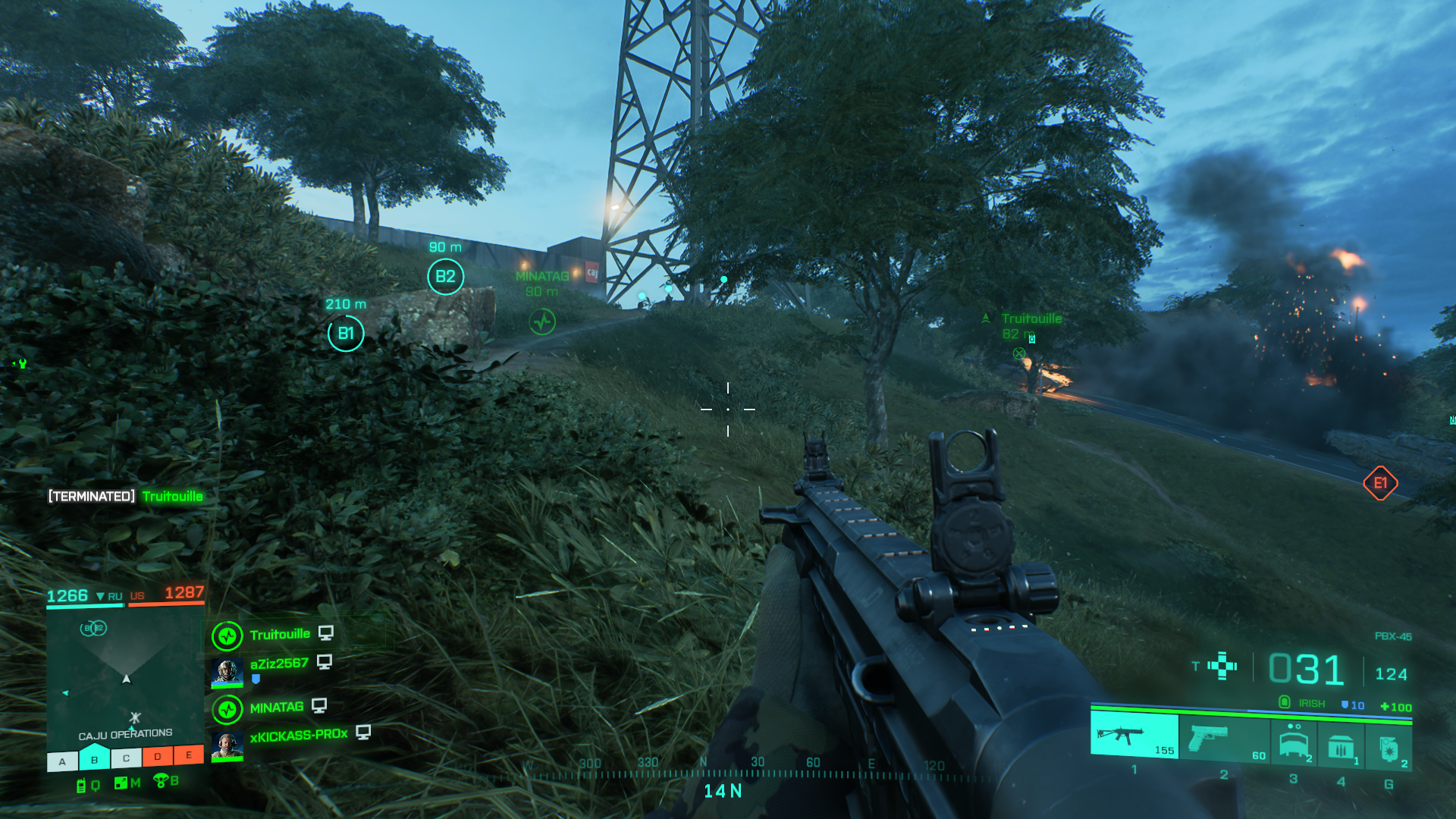Click MINATAG's revive marker in the world
This screenshot has height=819, width=1456.
coord(542,322)
